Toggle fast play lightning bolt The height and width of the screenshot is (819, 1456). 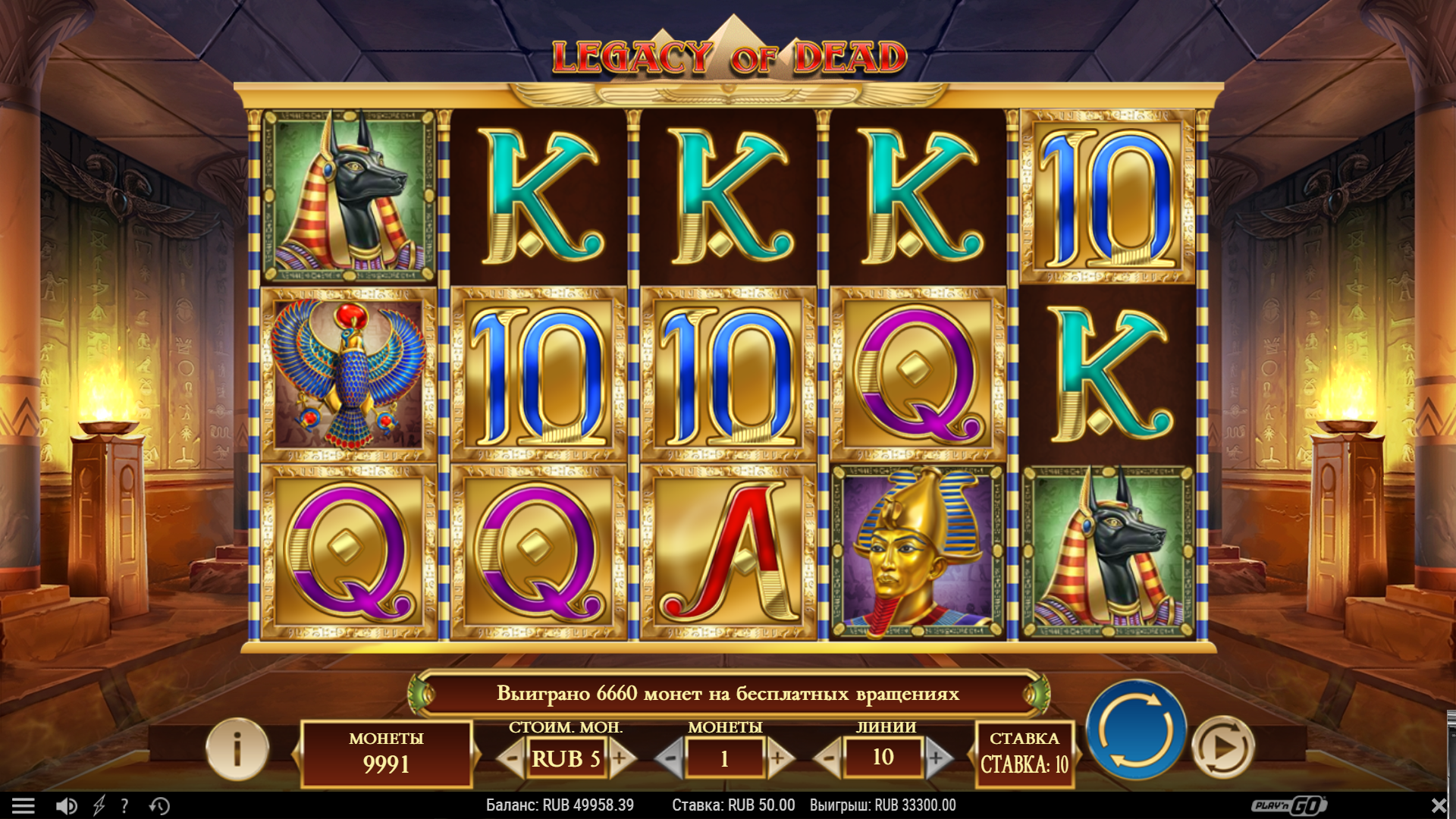pyautogui.click(x=99, y=805)
